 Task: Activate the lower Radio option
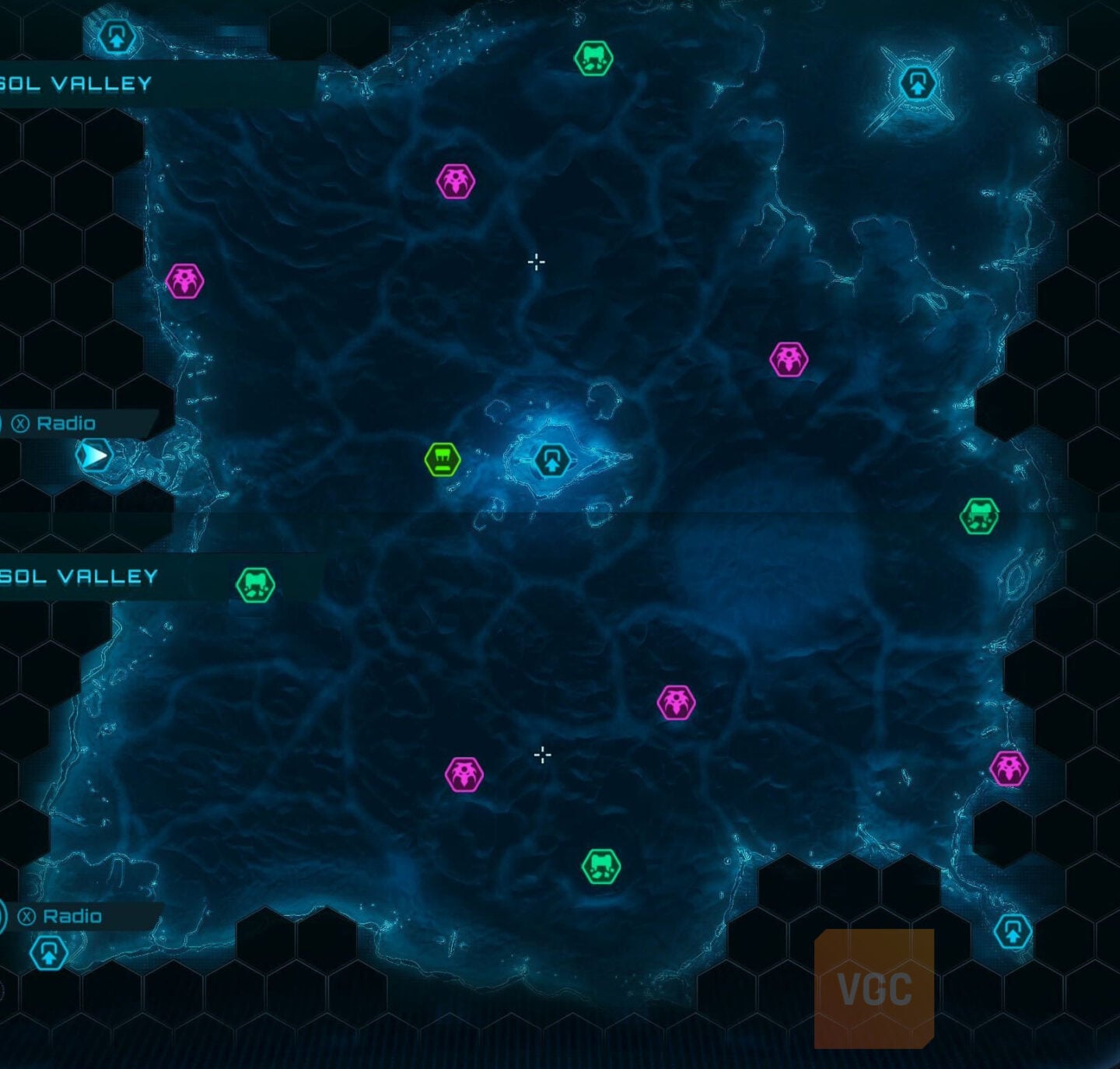pyautogui.click(x=72, y=917)
